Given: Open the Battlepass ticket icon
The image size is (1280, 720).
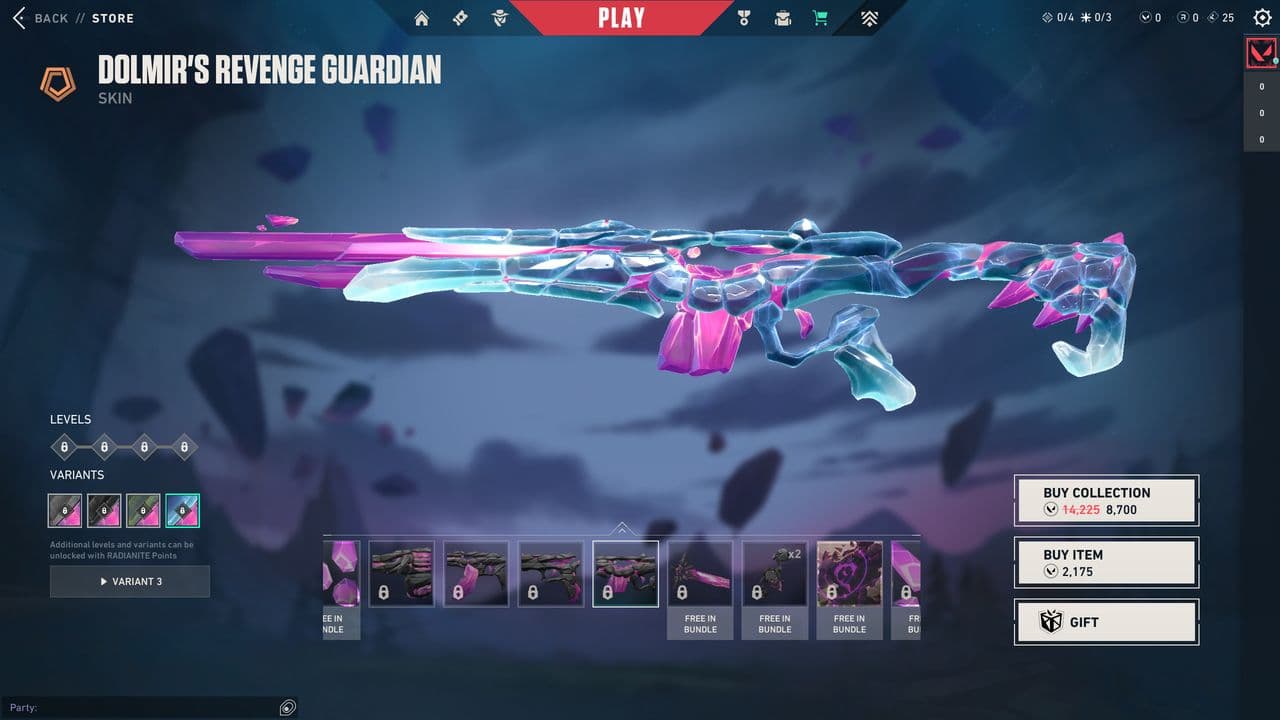Looking at the screenshot, I should tap(460, 18).
